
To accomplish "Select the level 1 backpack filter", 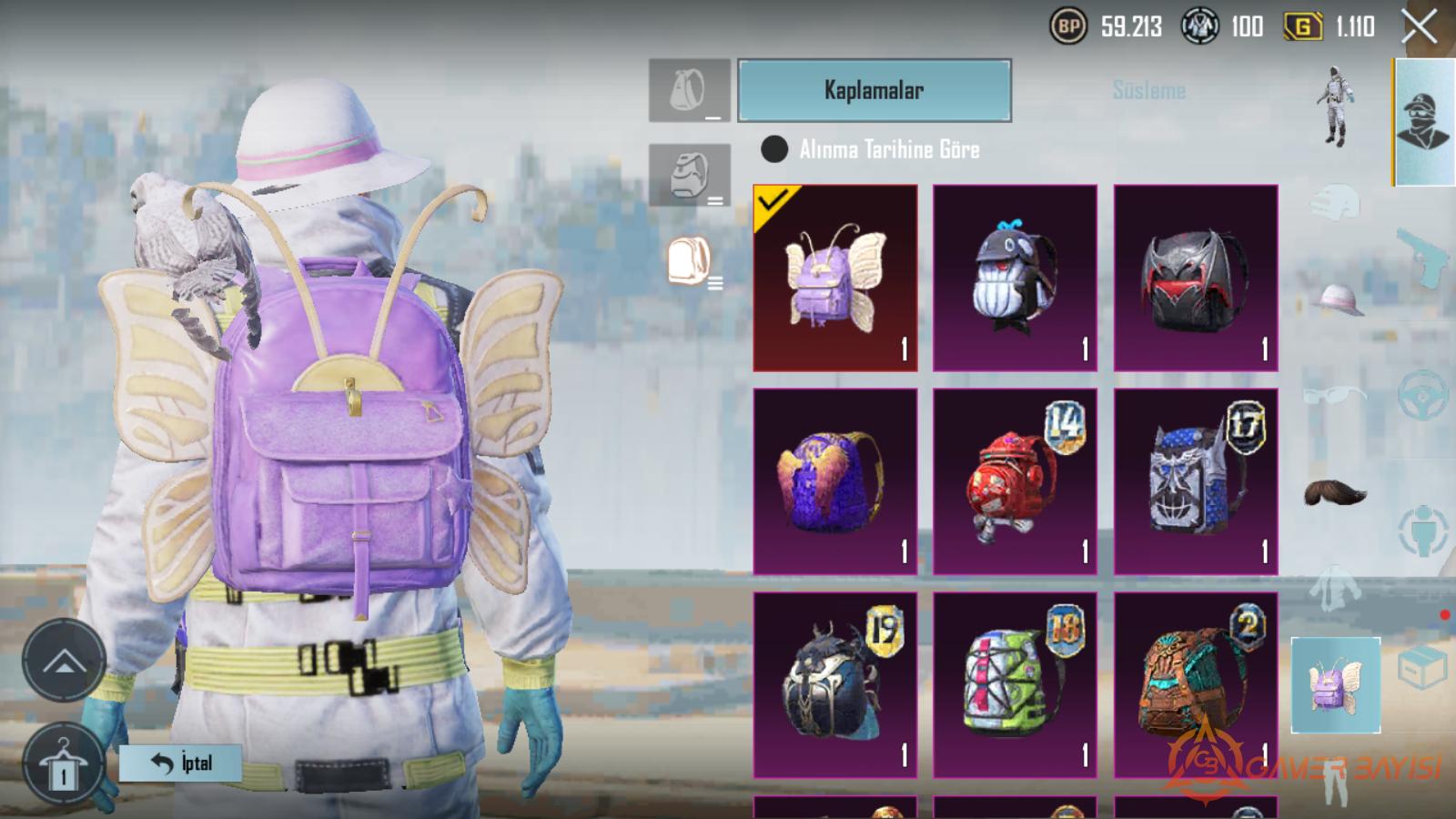I will (x=689, y=91).
